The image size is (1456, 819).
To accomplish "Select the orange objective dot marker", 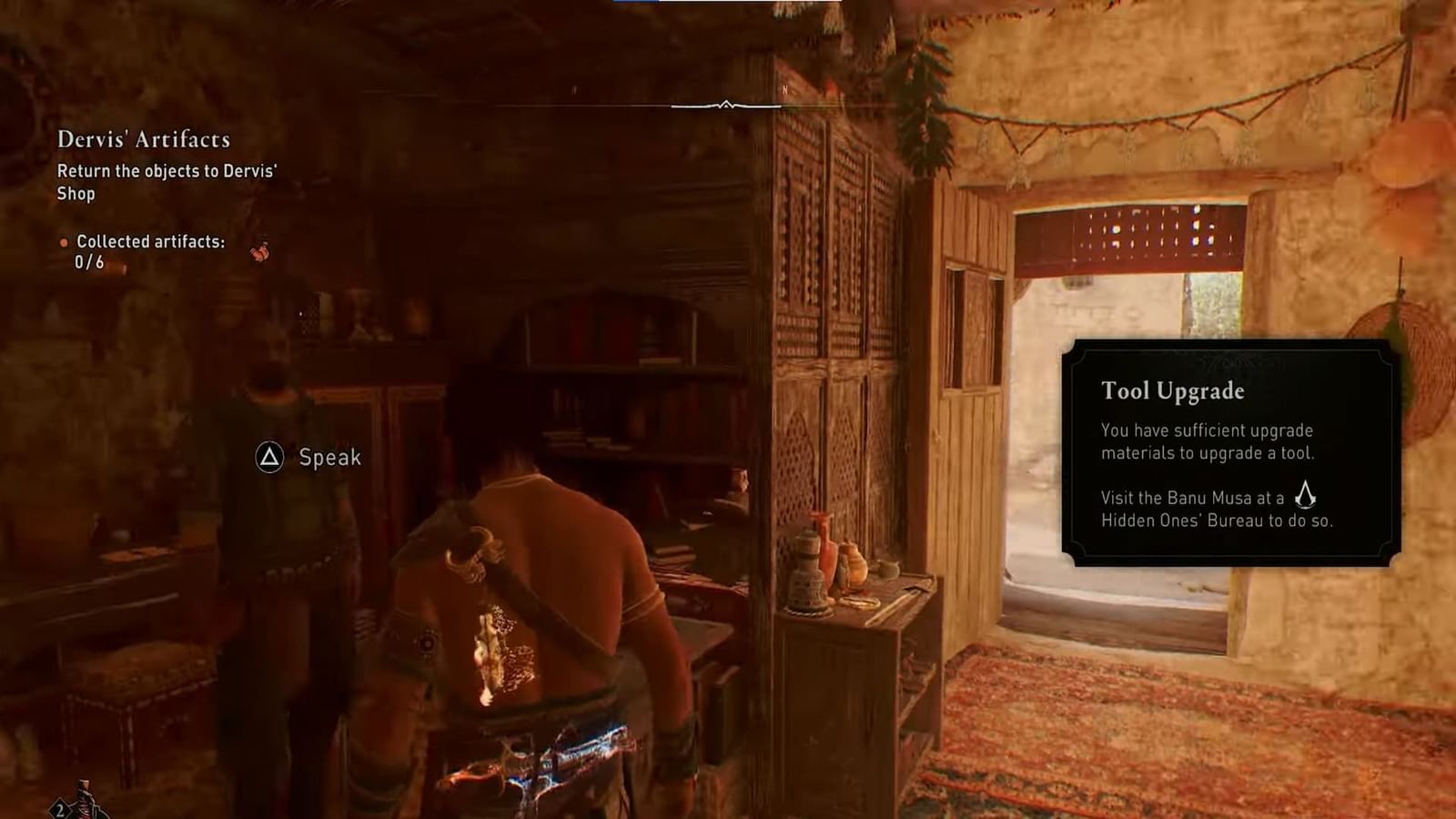I will 64,241.
